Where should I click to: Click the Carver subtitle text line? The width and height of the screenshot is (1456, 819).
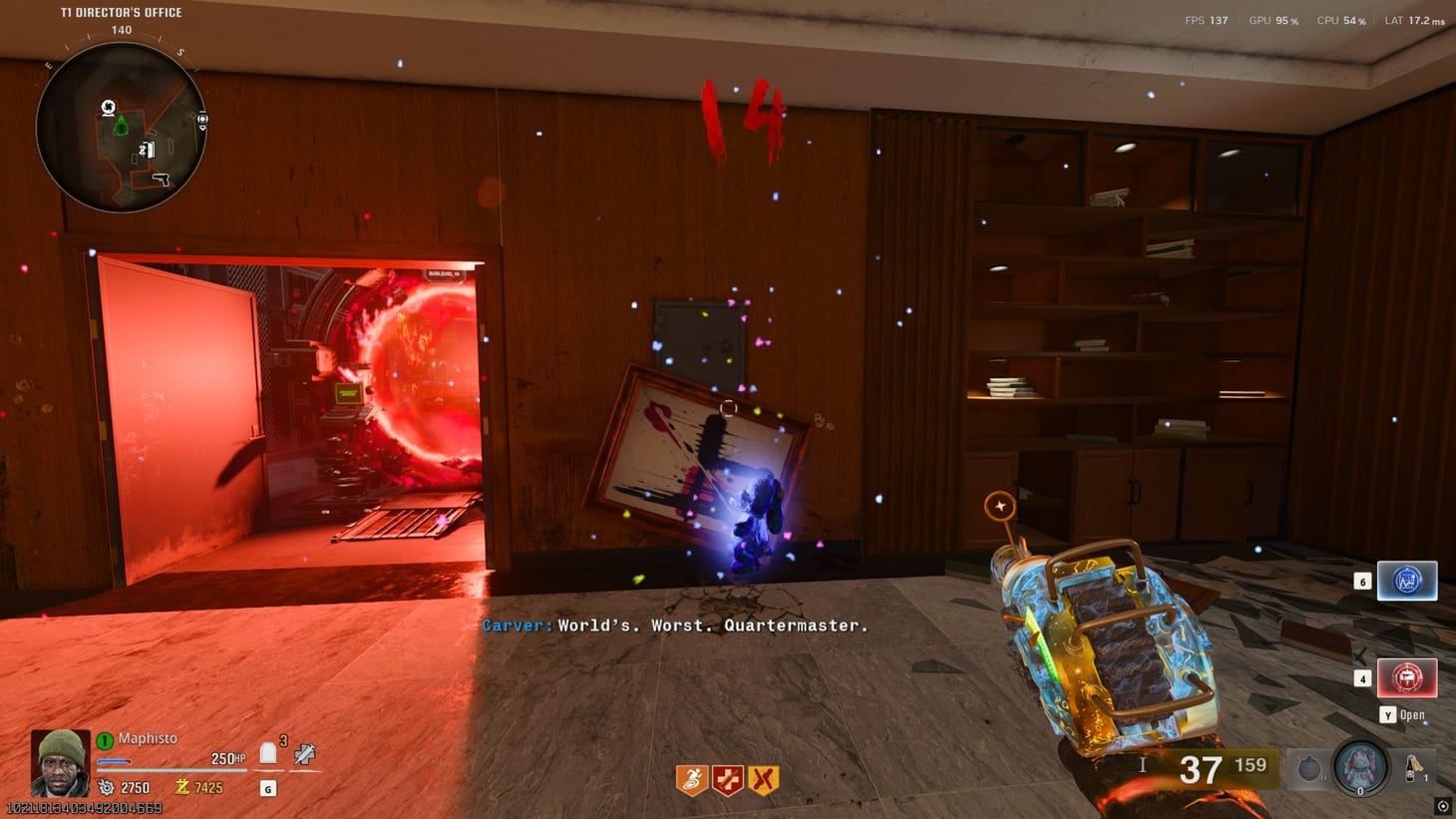(676, 625)
